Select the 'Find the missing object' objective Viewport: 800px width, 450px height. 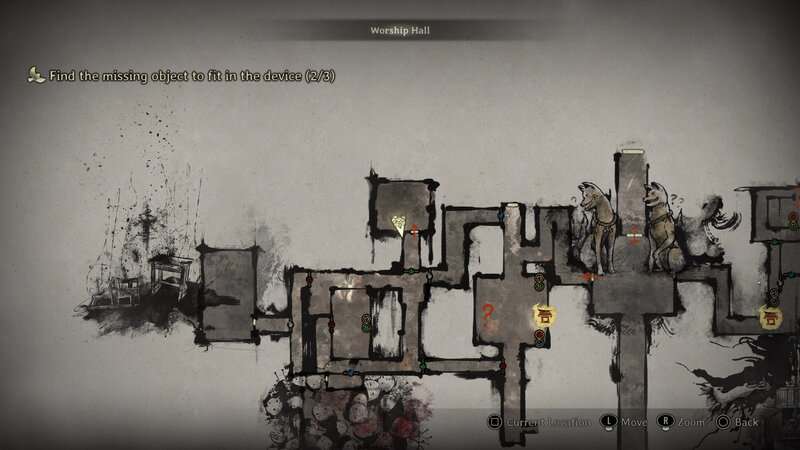pos(167,75)
